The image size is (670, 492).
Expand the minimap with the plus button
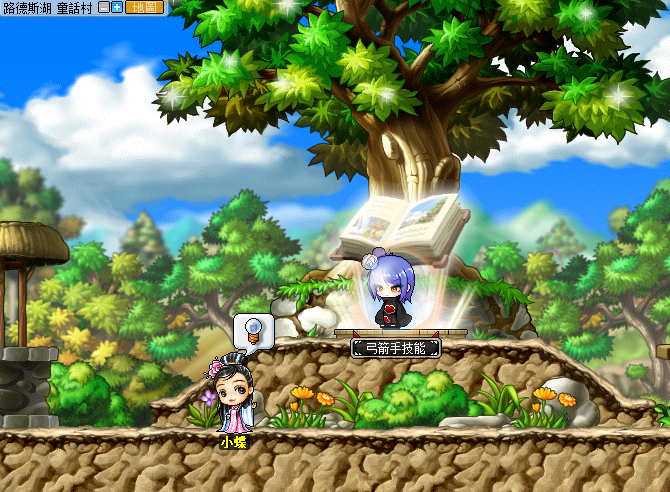(x=116, y=7)
